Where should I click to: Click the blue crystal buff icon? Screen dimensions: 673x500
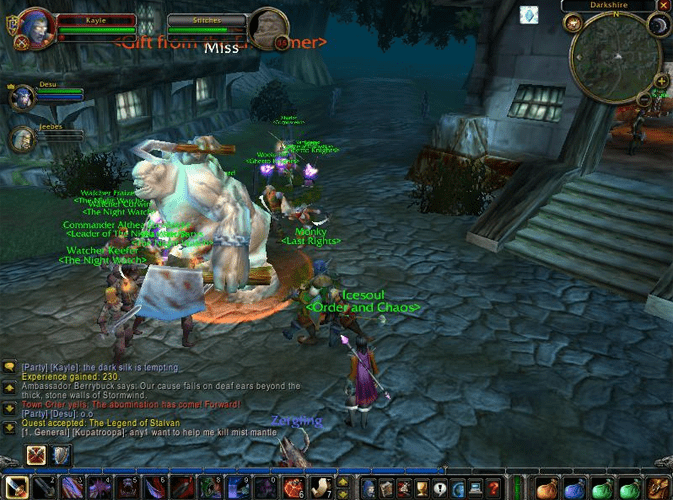click(x=529, y=14)
